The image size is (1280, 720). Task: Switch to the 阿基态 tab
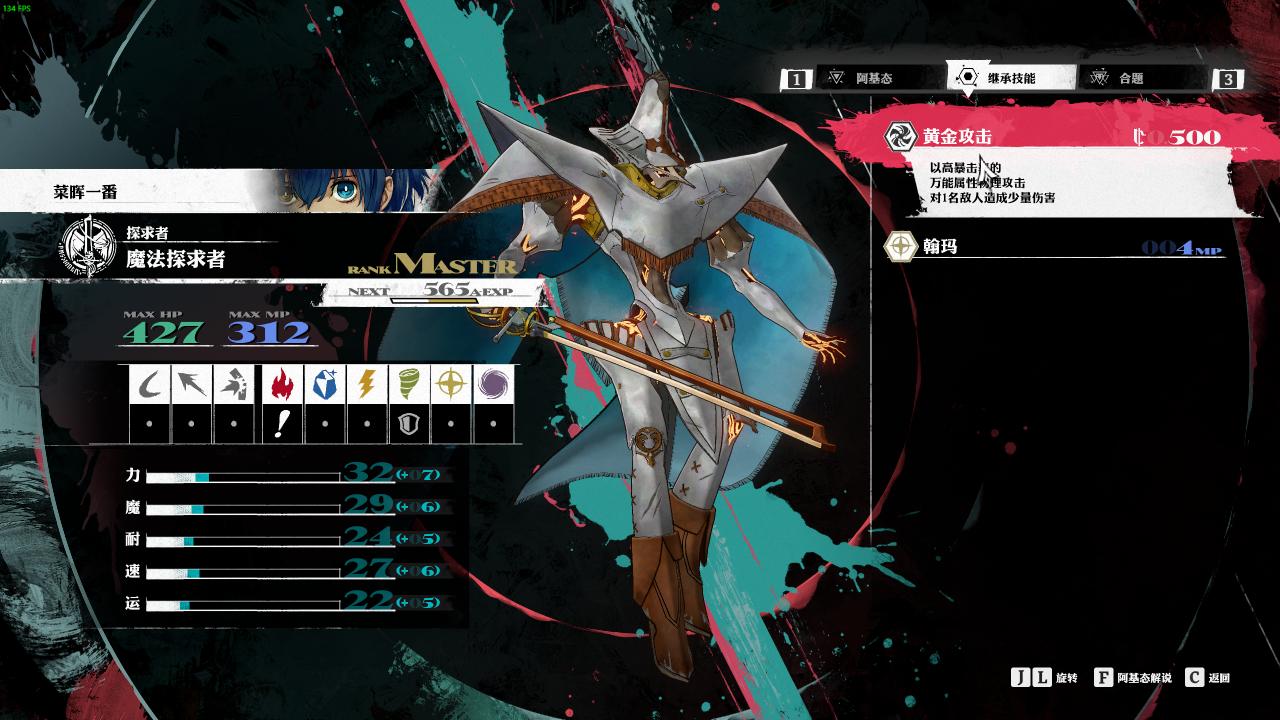point(873,78)
